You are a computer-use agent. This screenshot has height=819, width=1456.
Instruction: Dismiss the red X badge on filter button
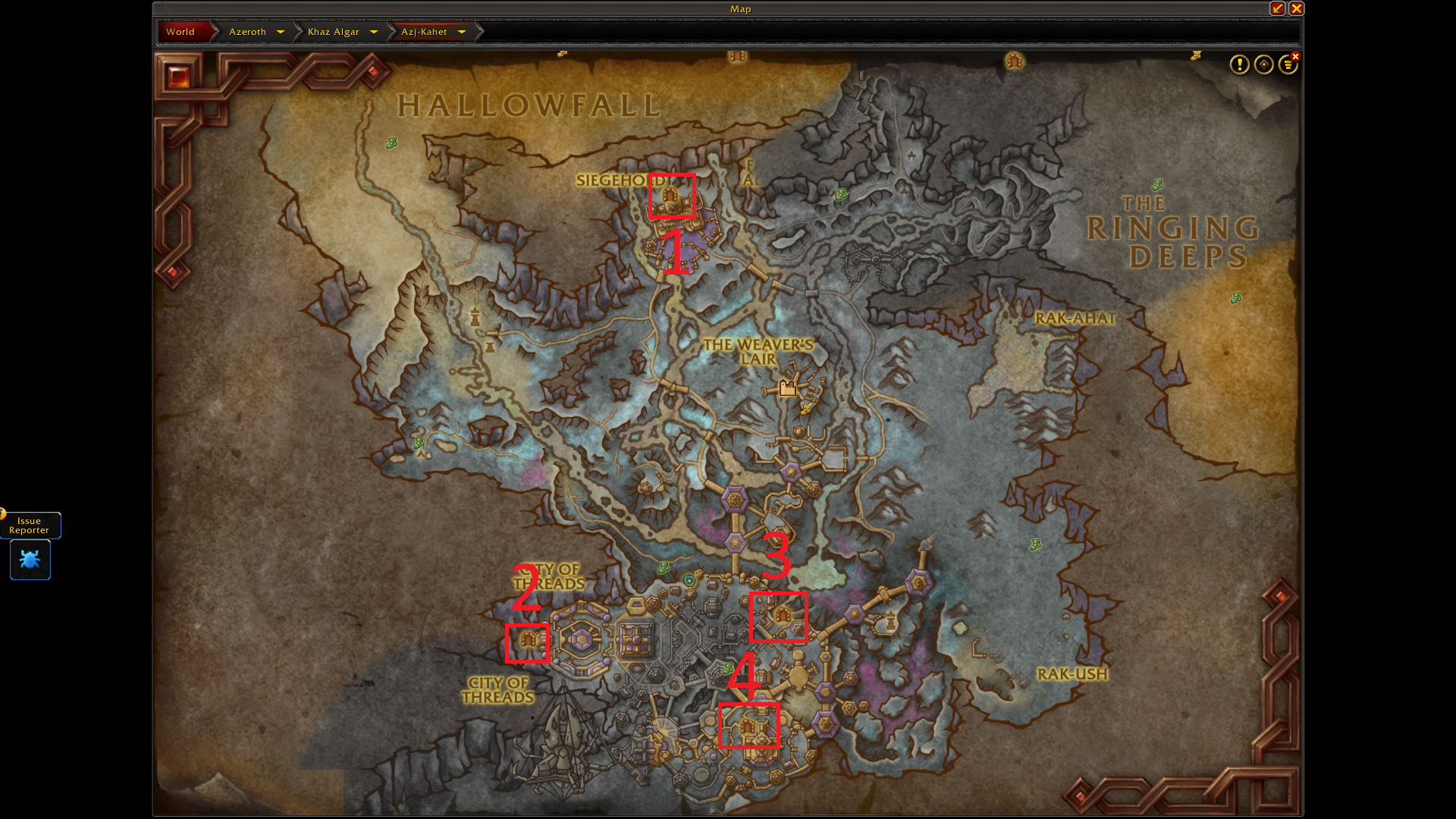pos(1296,57)
